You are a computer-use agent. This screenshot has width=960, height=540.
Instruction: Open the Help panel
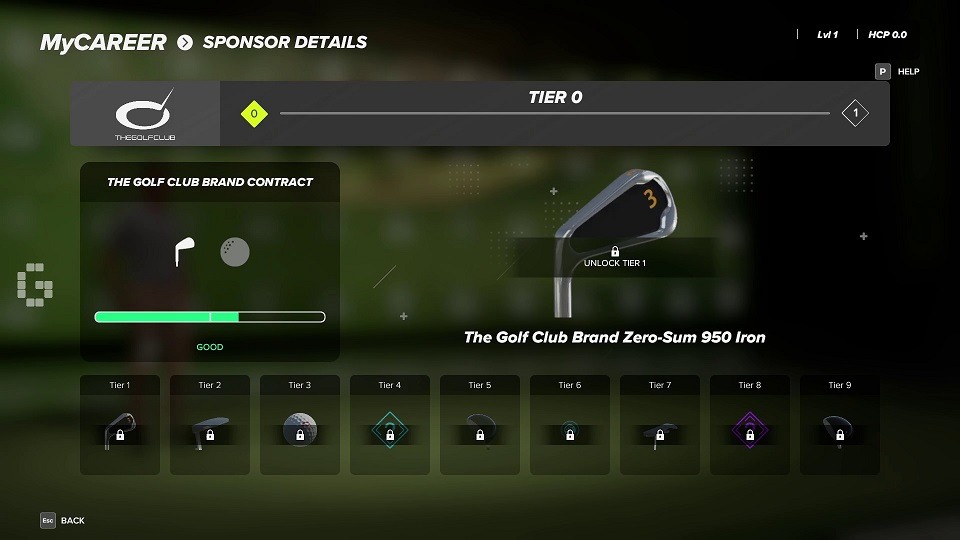[x=897, y=72]
